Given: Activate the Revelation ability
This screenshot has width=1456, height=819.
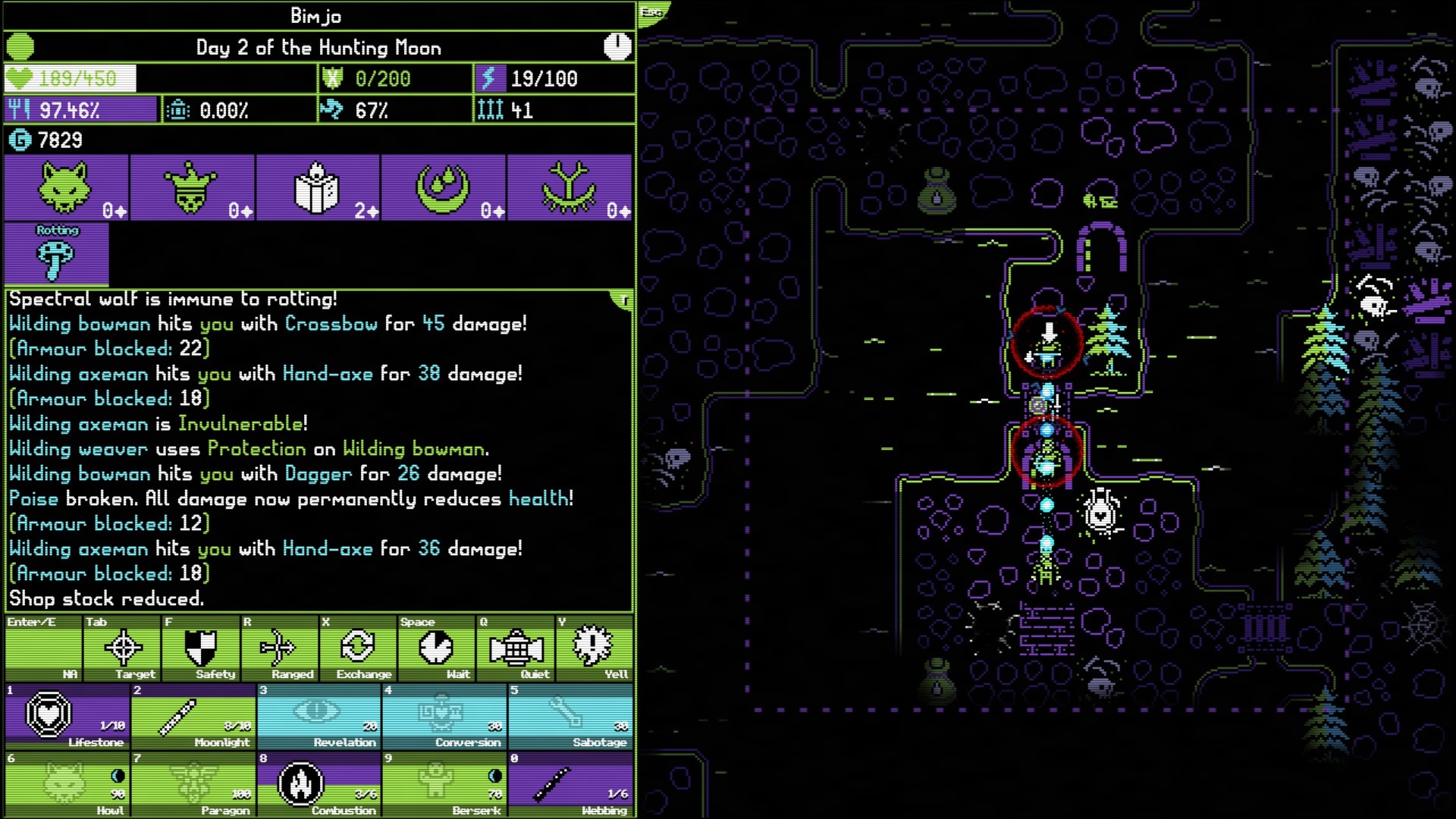Looking at the screenshot, I should point(319,716).
